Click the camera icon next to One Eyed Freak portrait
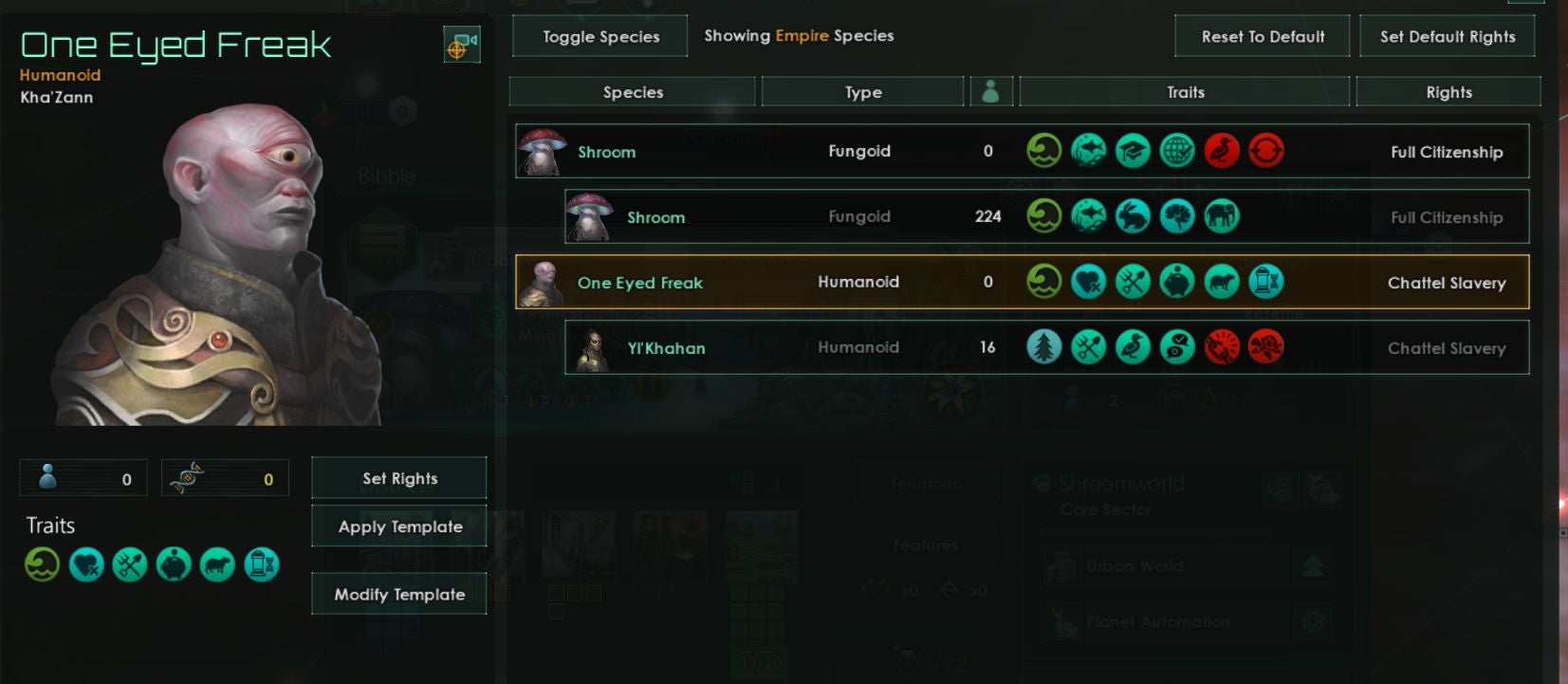The image size is (1568, 684). (x=462, y=44)
